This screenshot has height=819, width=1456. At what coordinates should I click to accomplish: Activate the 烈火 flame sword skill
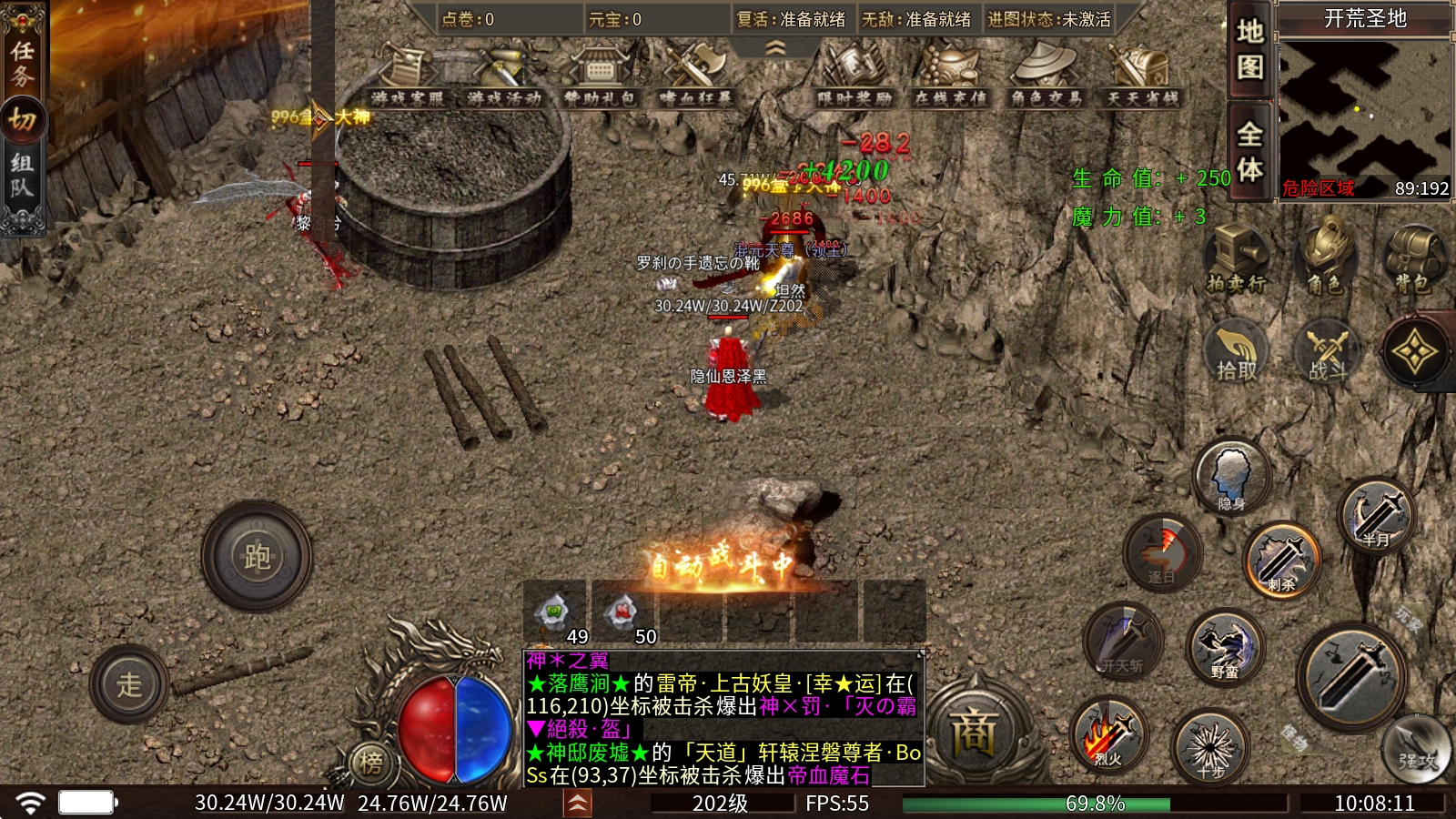1108,735
